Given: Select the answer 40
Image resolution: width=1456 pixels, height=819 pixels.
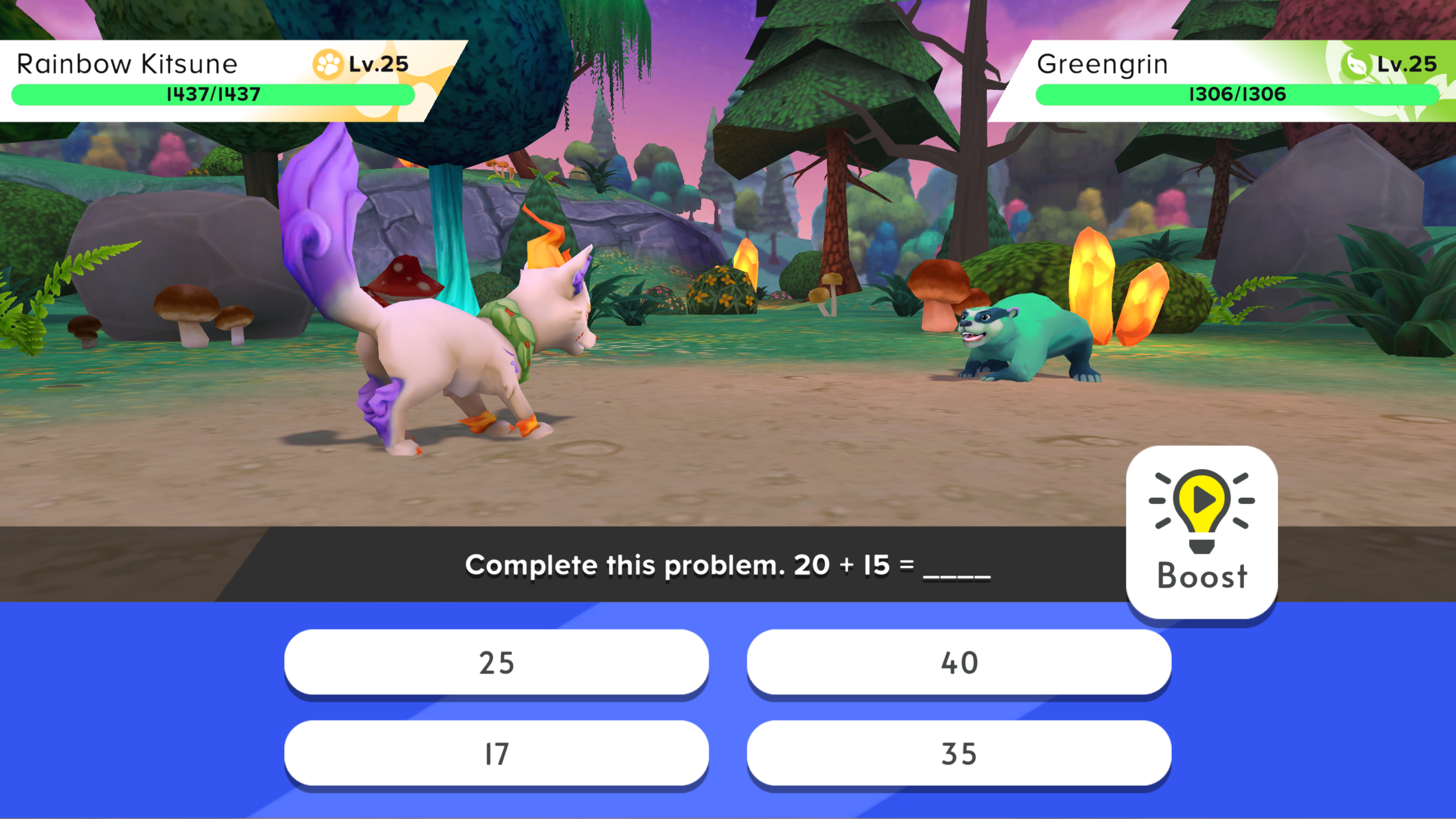Looking at the screenshot, I should click(x=959, y=662).
